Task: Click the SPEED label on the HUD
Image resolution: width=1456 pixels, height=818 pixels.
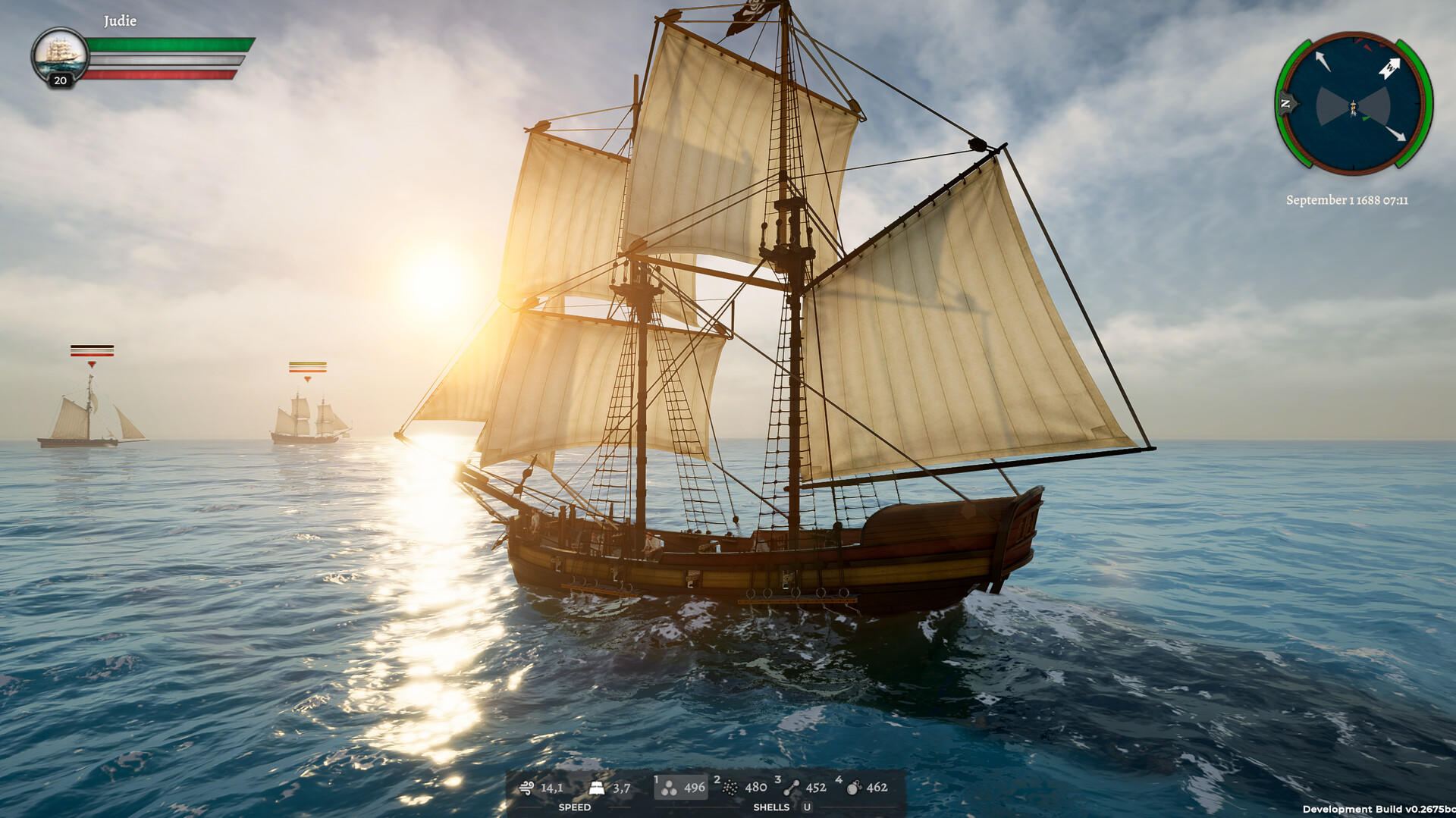Action: [575, 807]
